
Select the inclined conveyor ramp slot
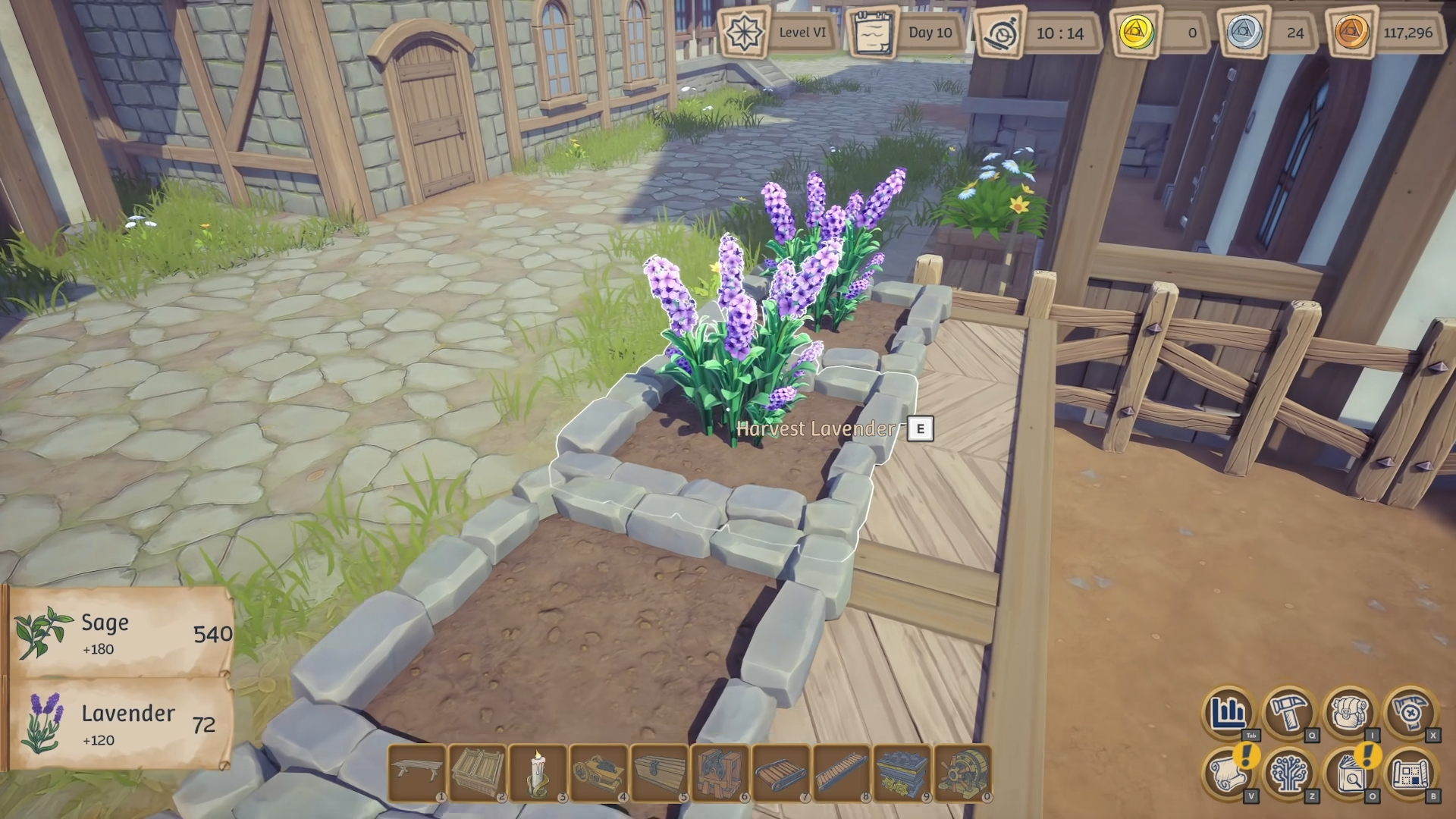coord(841,772)
